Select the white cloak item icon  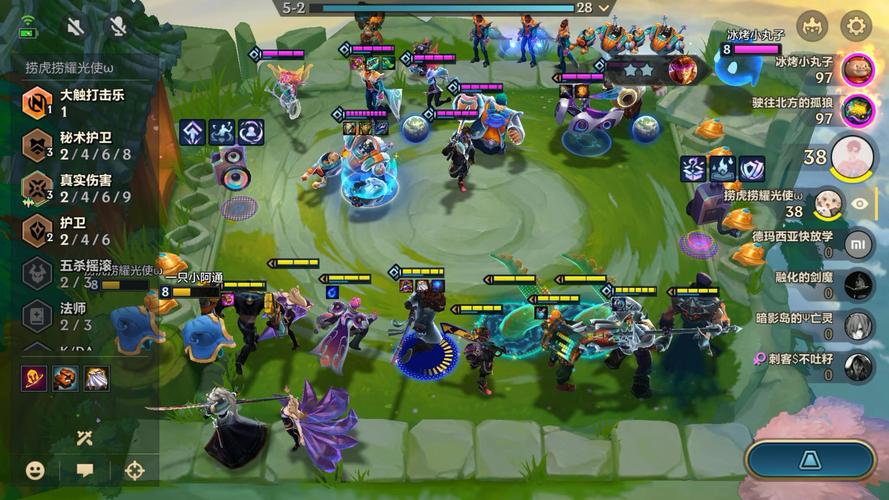pyautogui.click(x=97, y=378)
